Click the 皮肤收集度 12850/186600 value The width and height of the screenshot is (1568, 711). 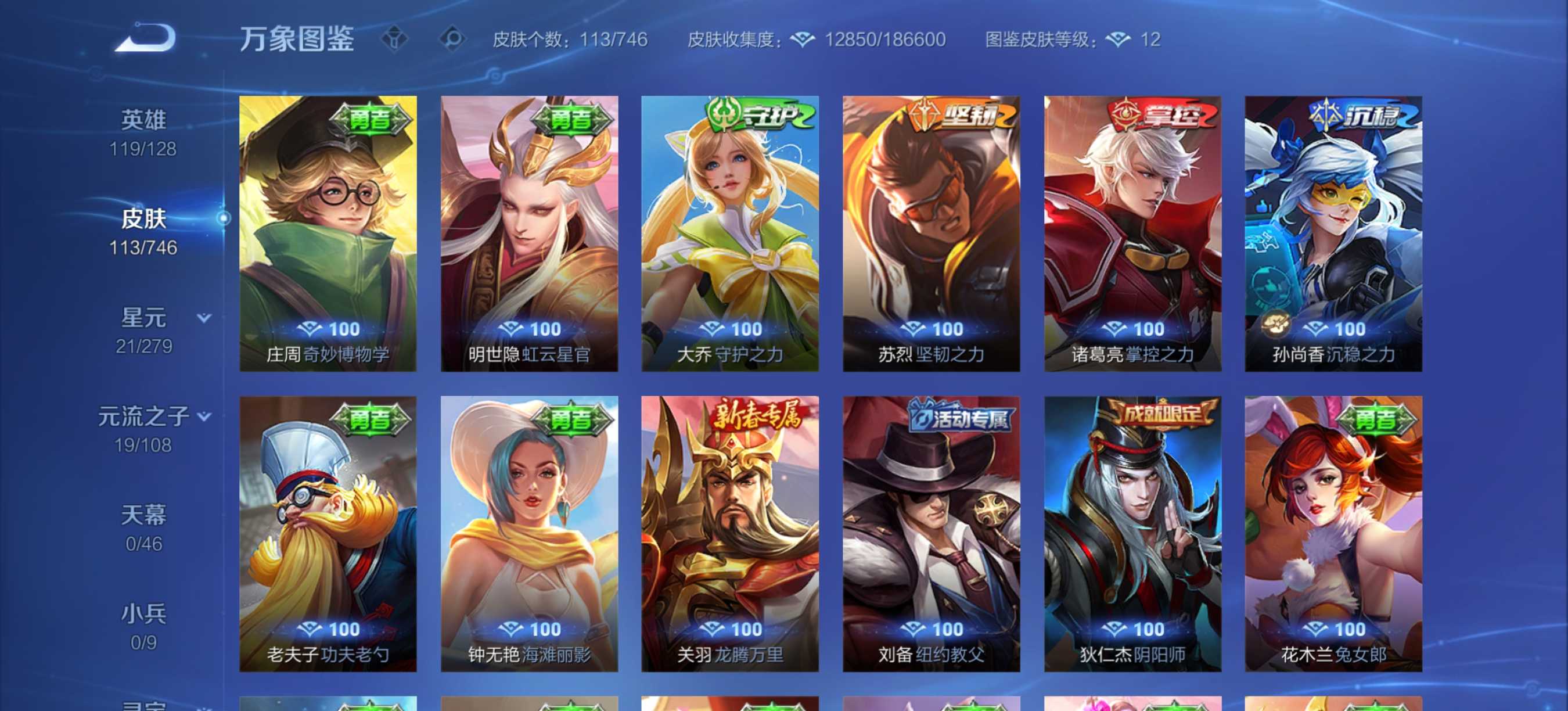coord(883,40)
